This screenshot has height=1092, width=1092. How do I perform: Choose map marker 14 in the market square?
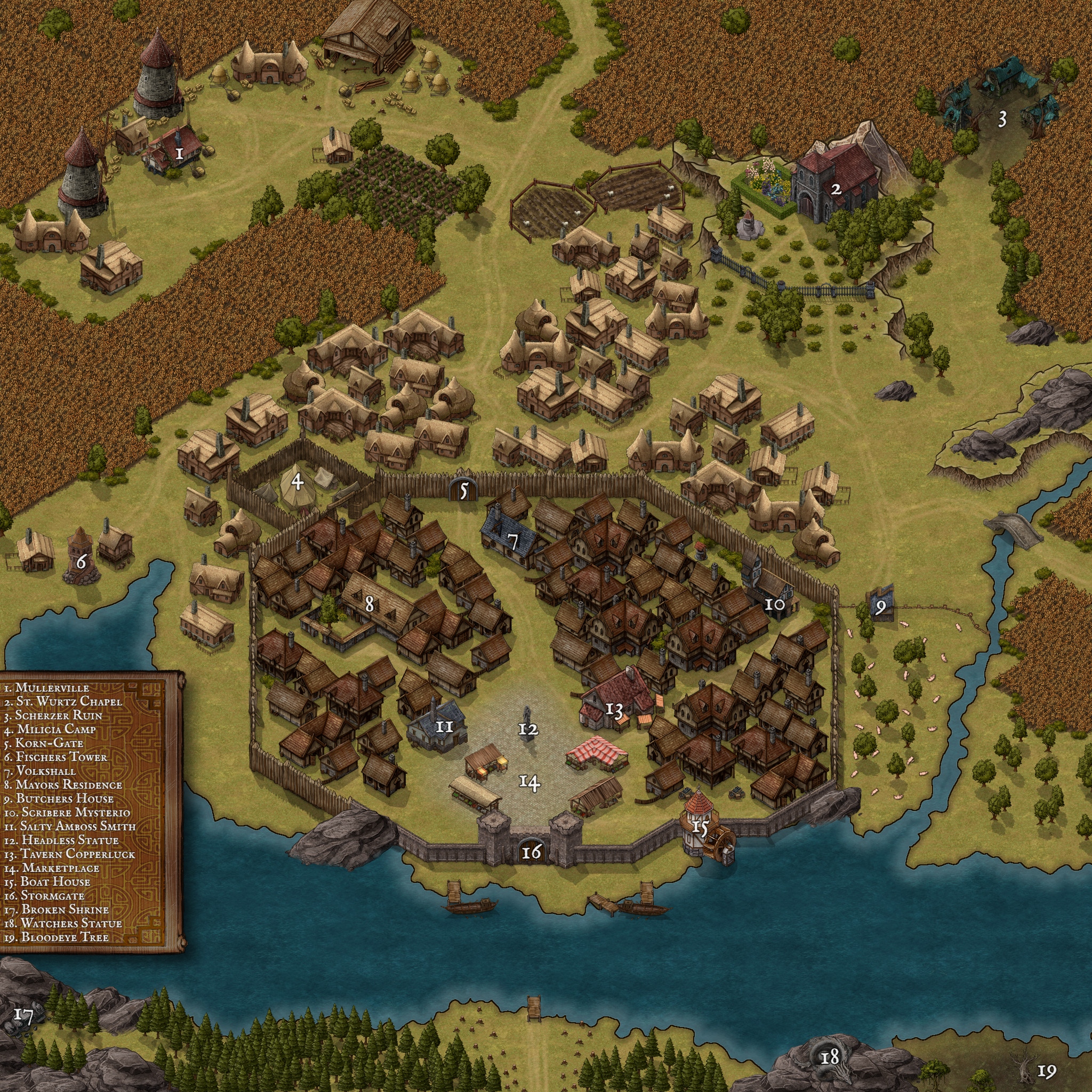pyautogui.click(x=529, y=782)
